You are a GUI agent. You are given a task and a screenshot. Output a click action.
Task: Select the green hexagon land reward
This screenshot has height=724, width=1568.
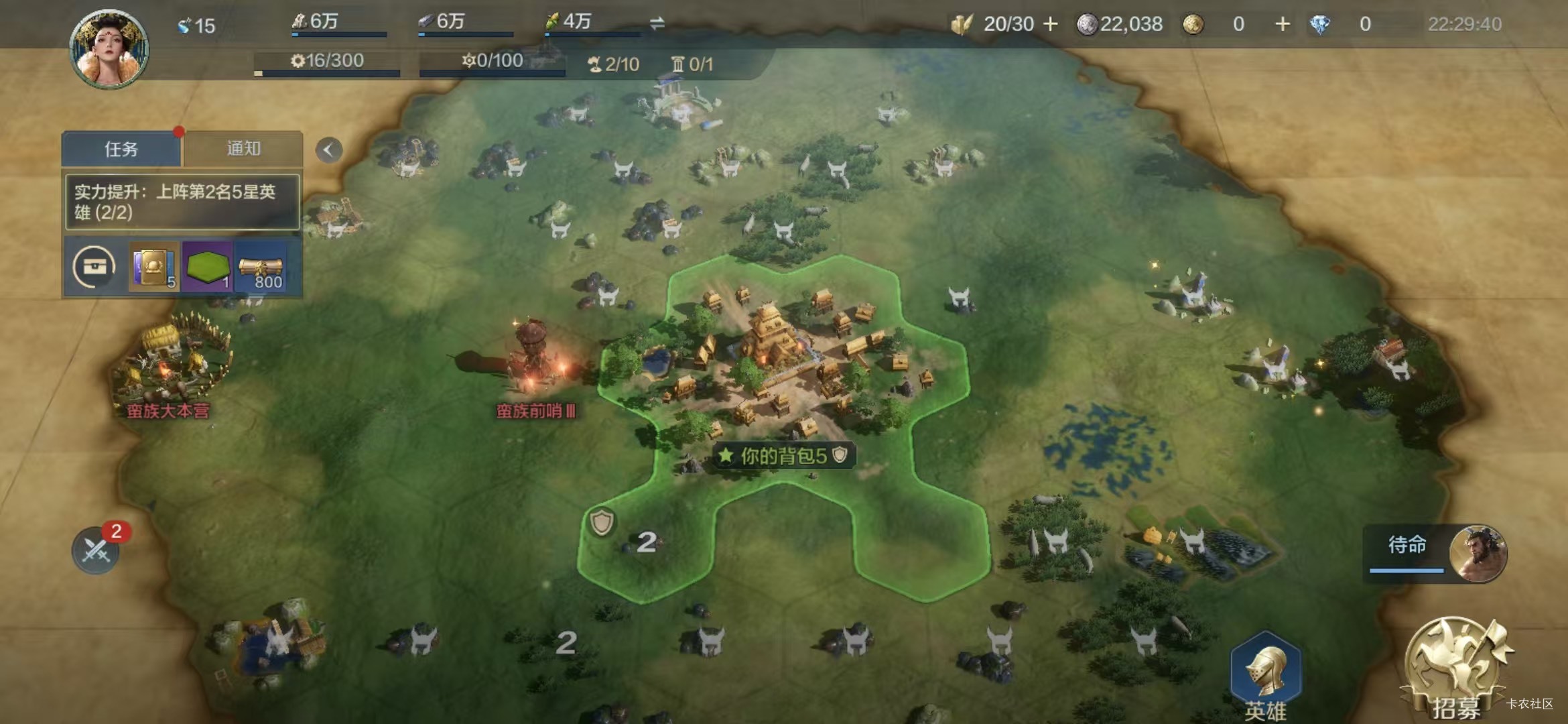click(x=207, y=267)
